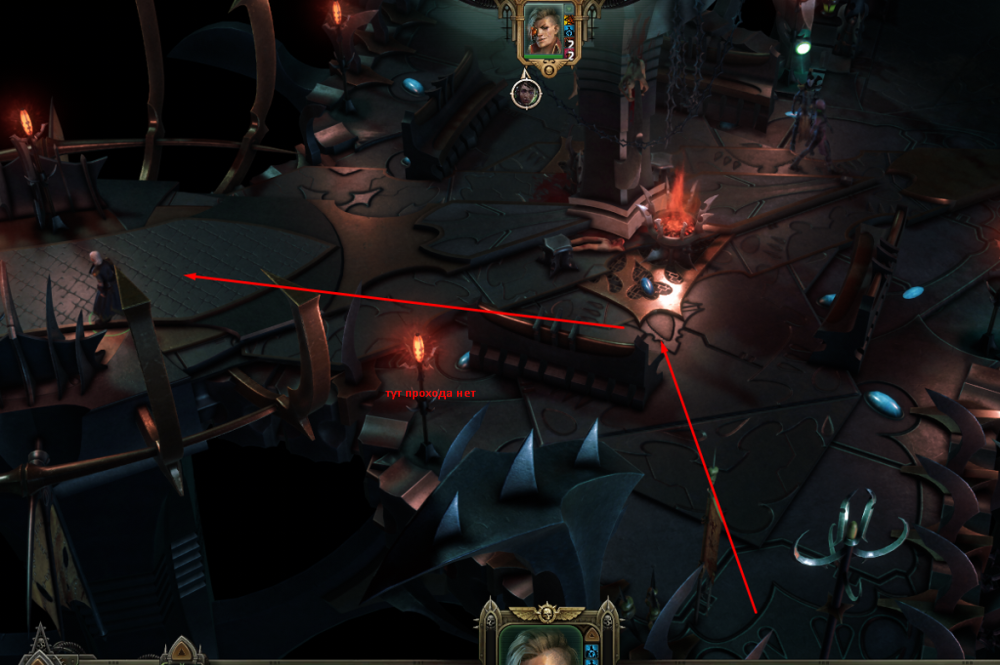This screenshot has width=1000, height=665.
Task: Expand the buff list arrow on top portrait
Action: (569, 8)
